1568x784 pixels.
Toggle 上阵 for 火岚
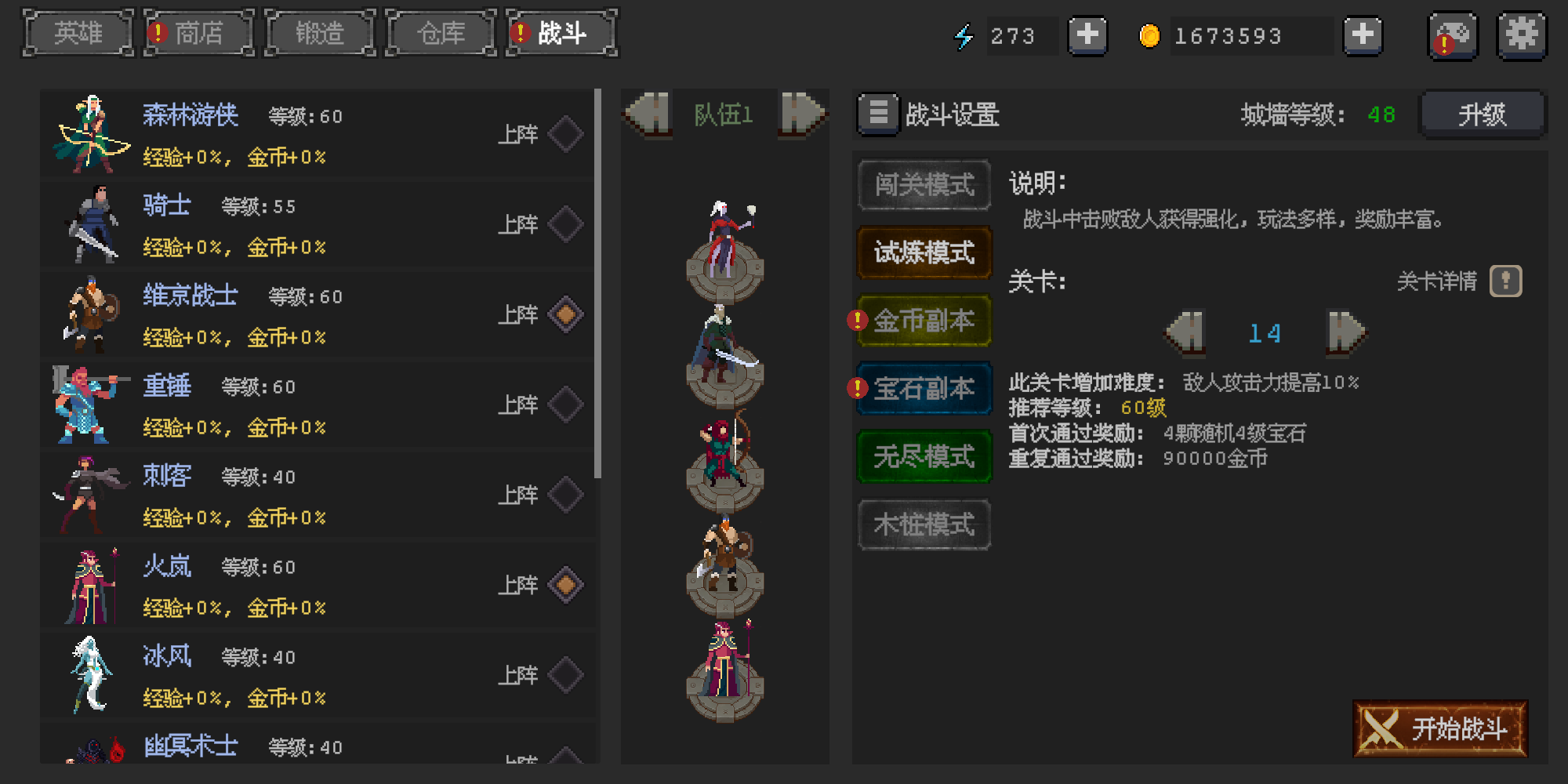click(x=567, y=584)
